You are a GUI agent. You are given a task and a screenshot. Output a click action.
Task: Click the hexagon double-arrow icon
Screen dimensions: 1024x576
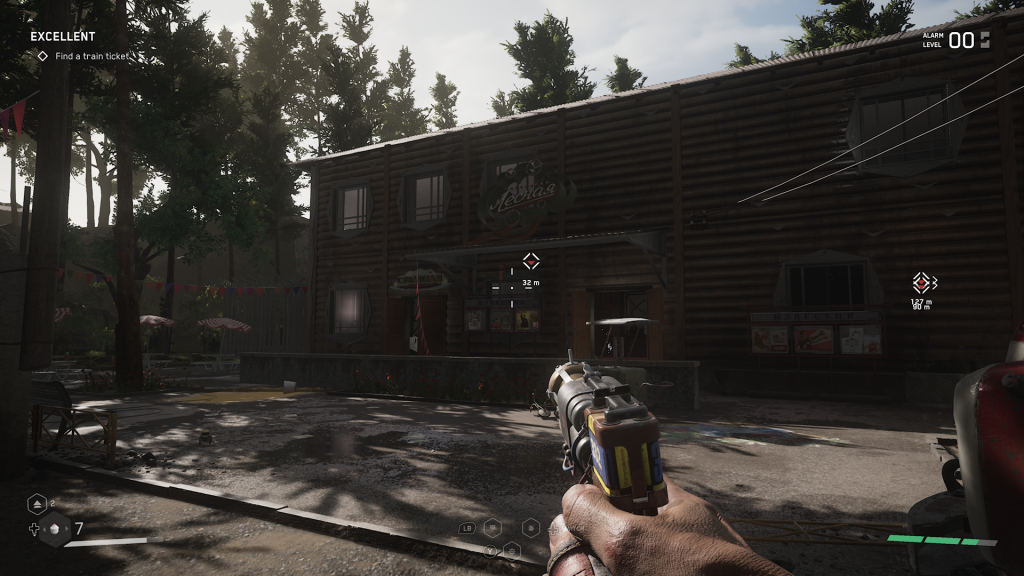tap(36, 504)
